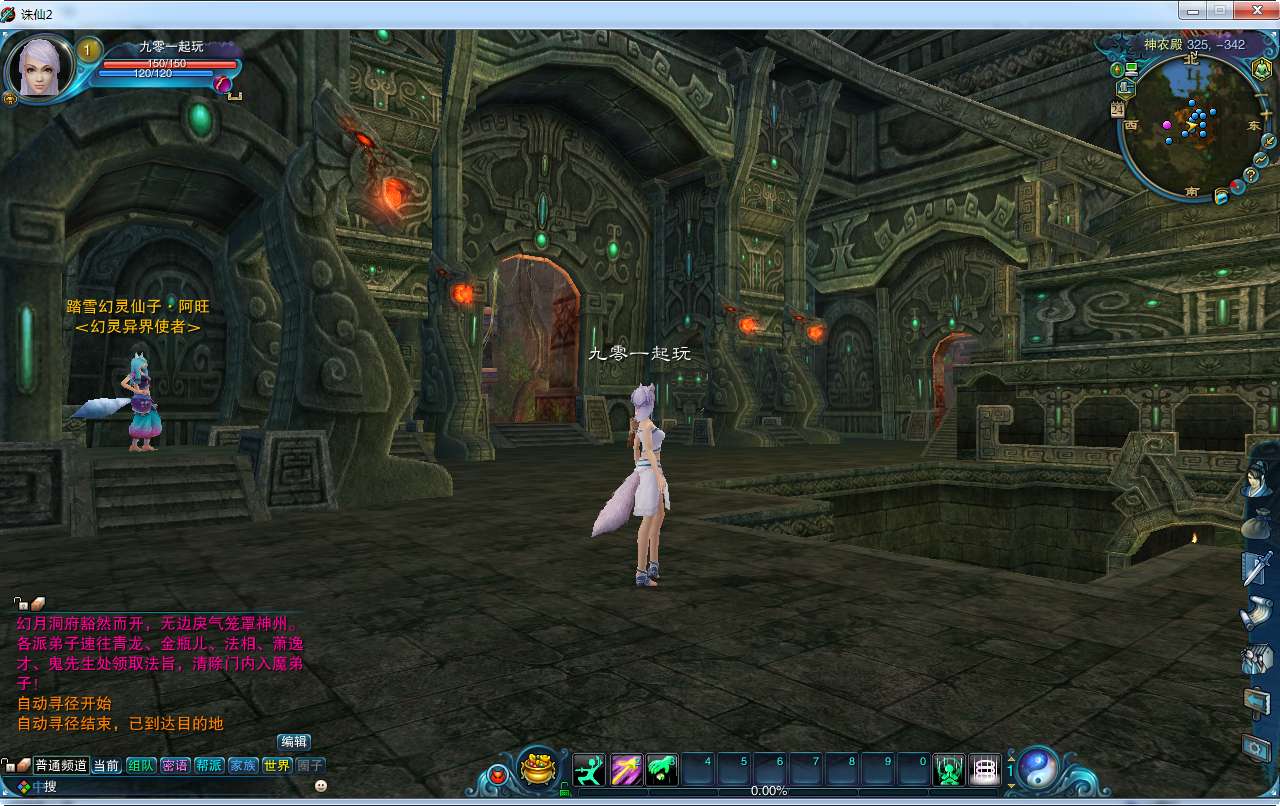This screenshot has height=806, width=1280.
Task: Click the yin-yang orb button
Action: point(1038,769)
